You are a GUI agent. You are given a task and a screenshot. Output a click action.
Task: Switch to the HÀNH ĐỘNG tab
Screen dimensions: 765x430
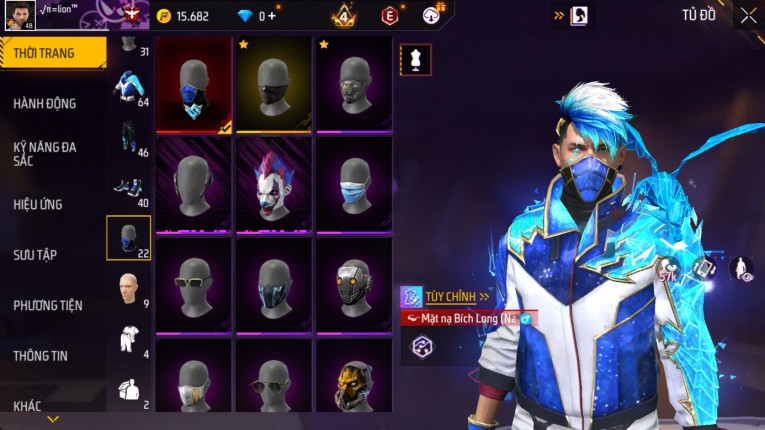45,103
